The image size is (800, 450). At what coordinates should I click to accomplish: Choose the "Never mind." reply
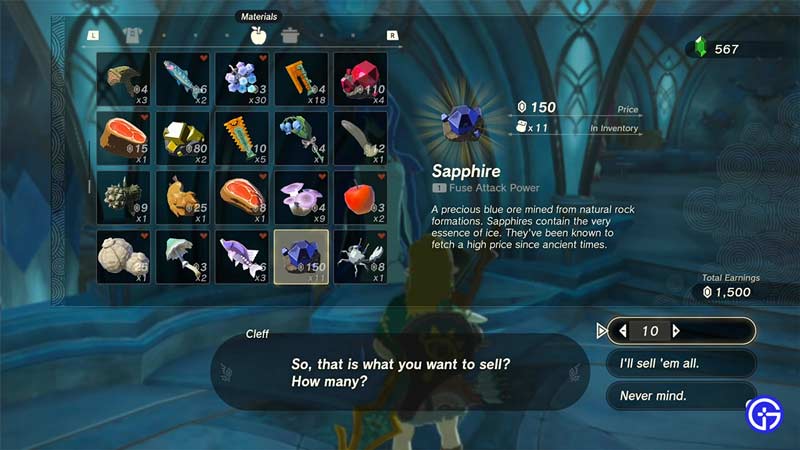point(680,396)
